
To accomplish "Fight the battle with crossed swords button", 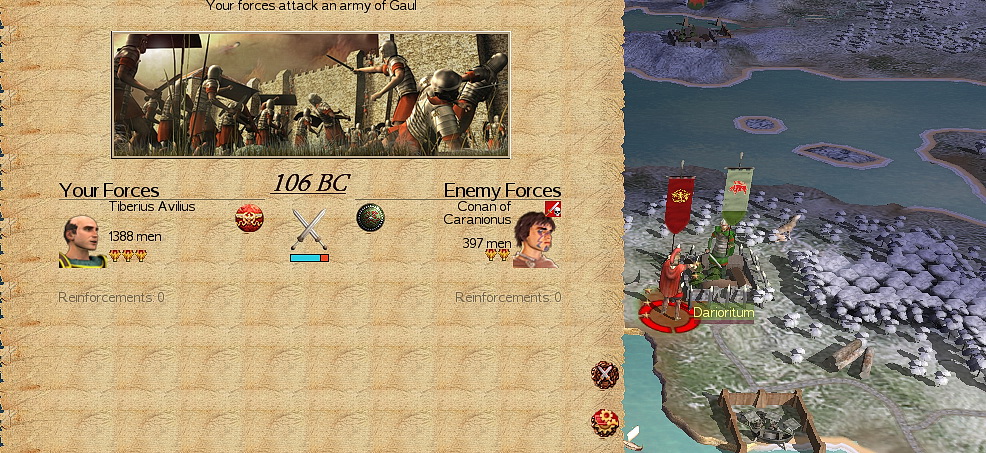I will coord(604,376).
